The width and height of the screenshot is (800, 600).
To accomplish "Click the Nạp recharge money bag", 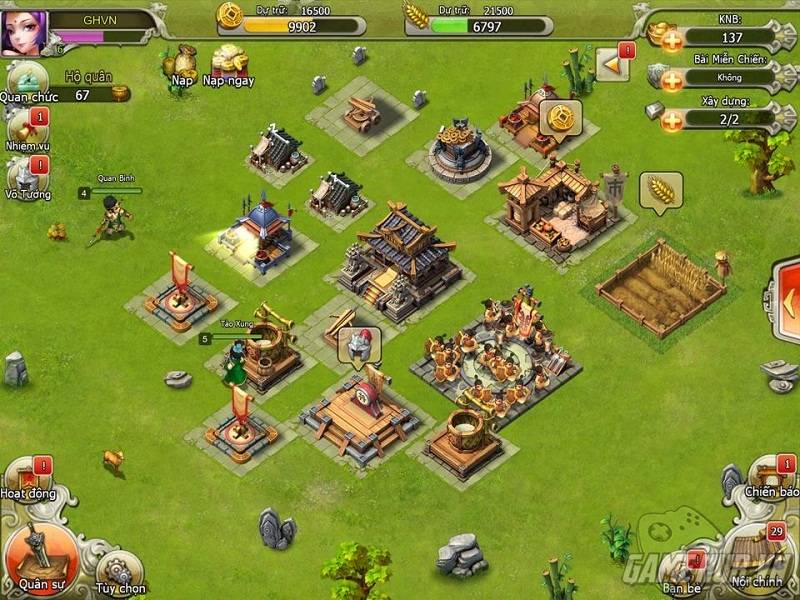I will [182, 62].
